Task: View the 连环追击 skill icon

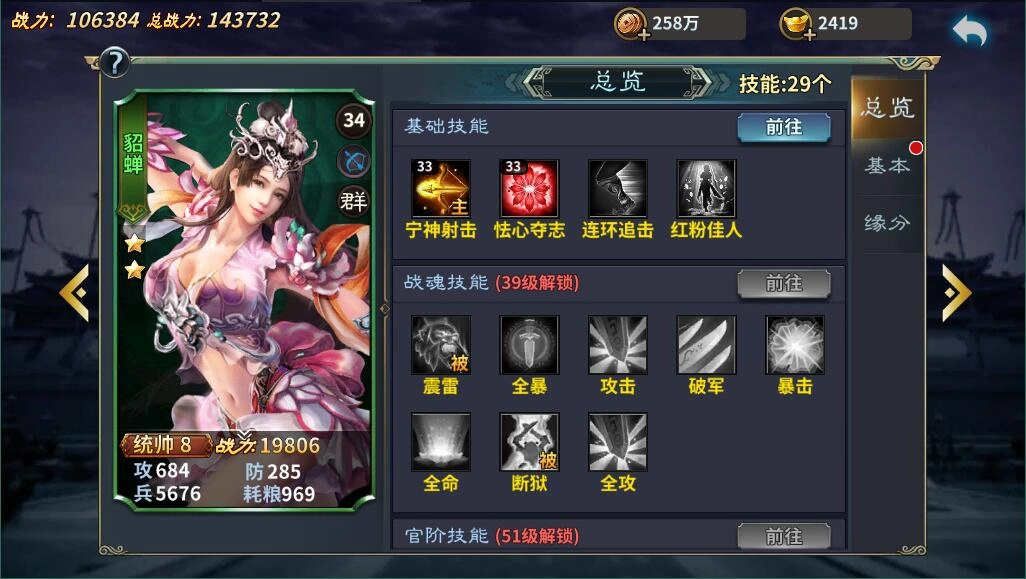Action: coord(617,188)
